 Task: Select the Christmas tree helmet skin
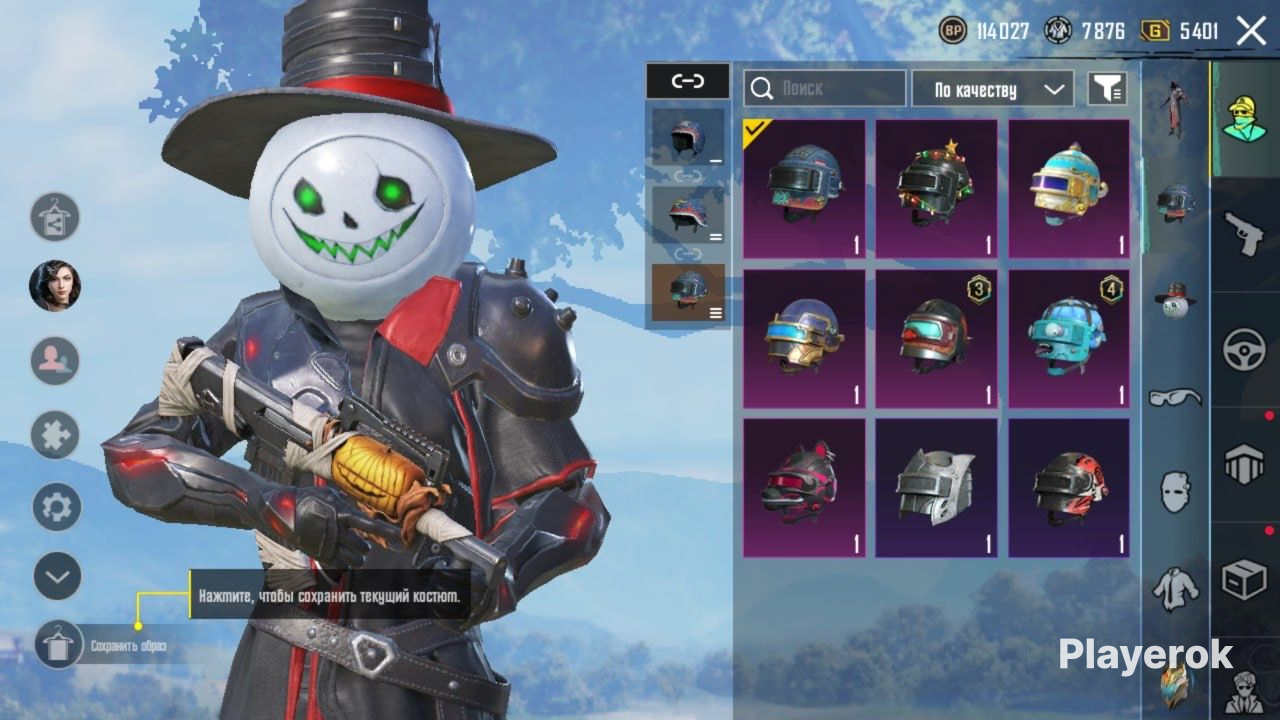pos(936,189)
